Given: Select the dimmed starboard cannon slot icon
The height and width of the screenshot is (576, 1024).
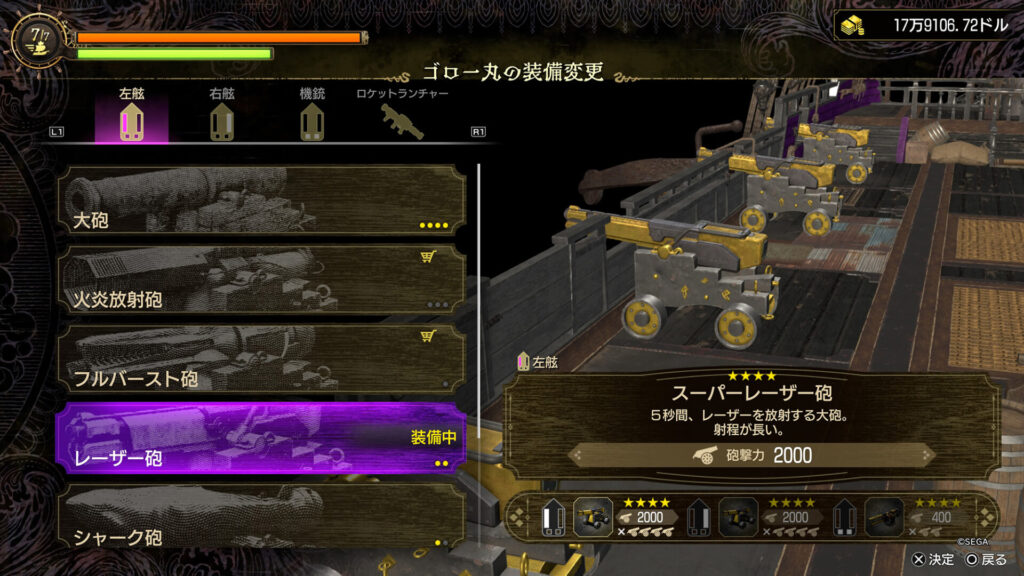Looking at the screenshot, I should (x=738, y=516).
